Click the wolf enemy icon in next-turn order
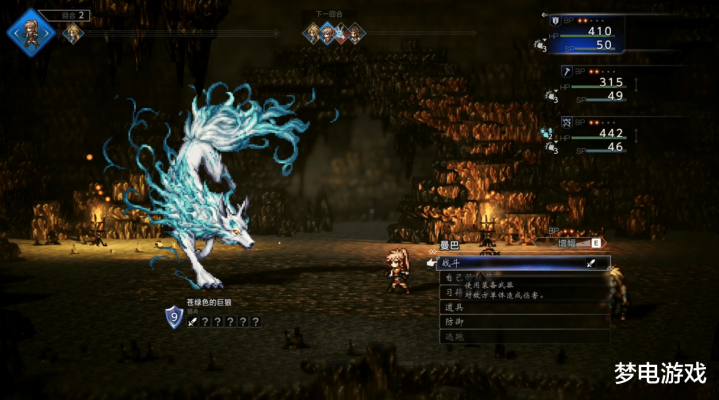 coord(340,33)
